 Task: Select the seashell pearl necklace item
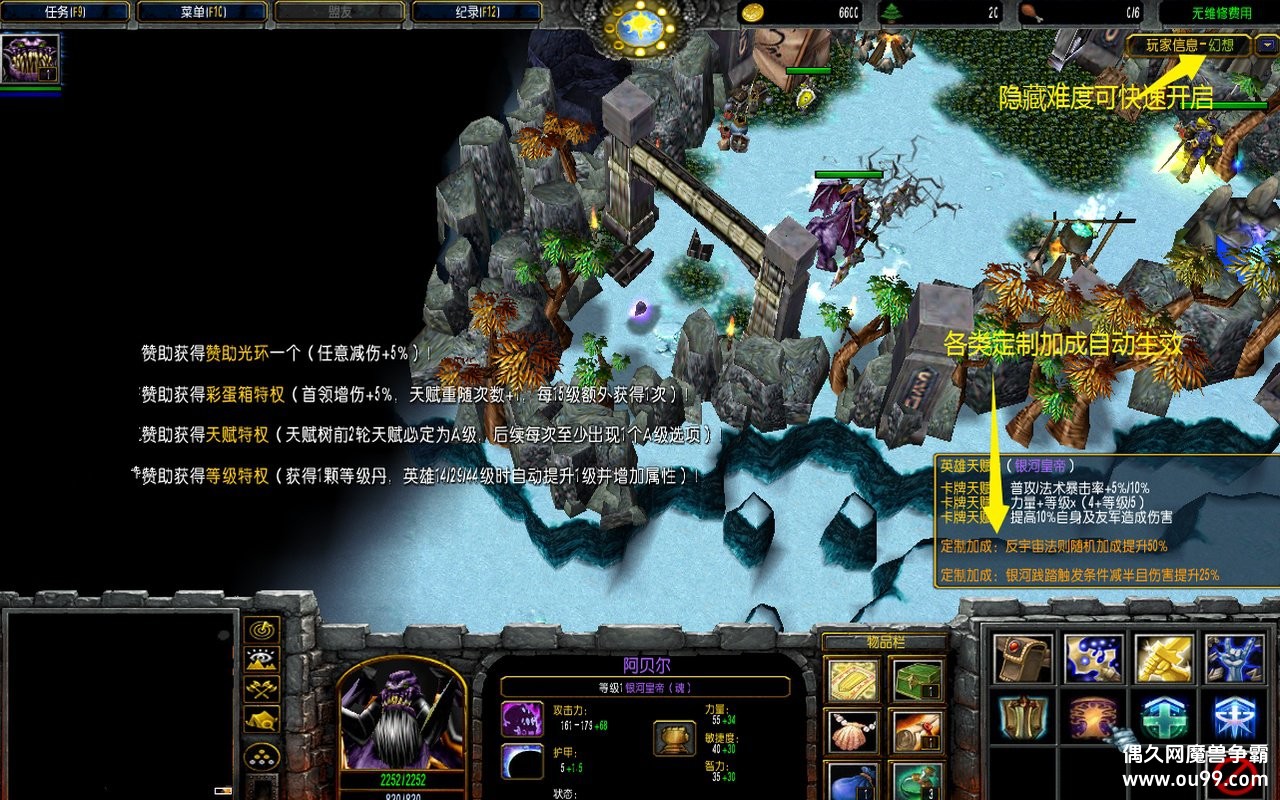(855, 733)
